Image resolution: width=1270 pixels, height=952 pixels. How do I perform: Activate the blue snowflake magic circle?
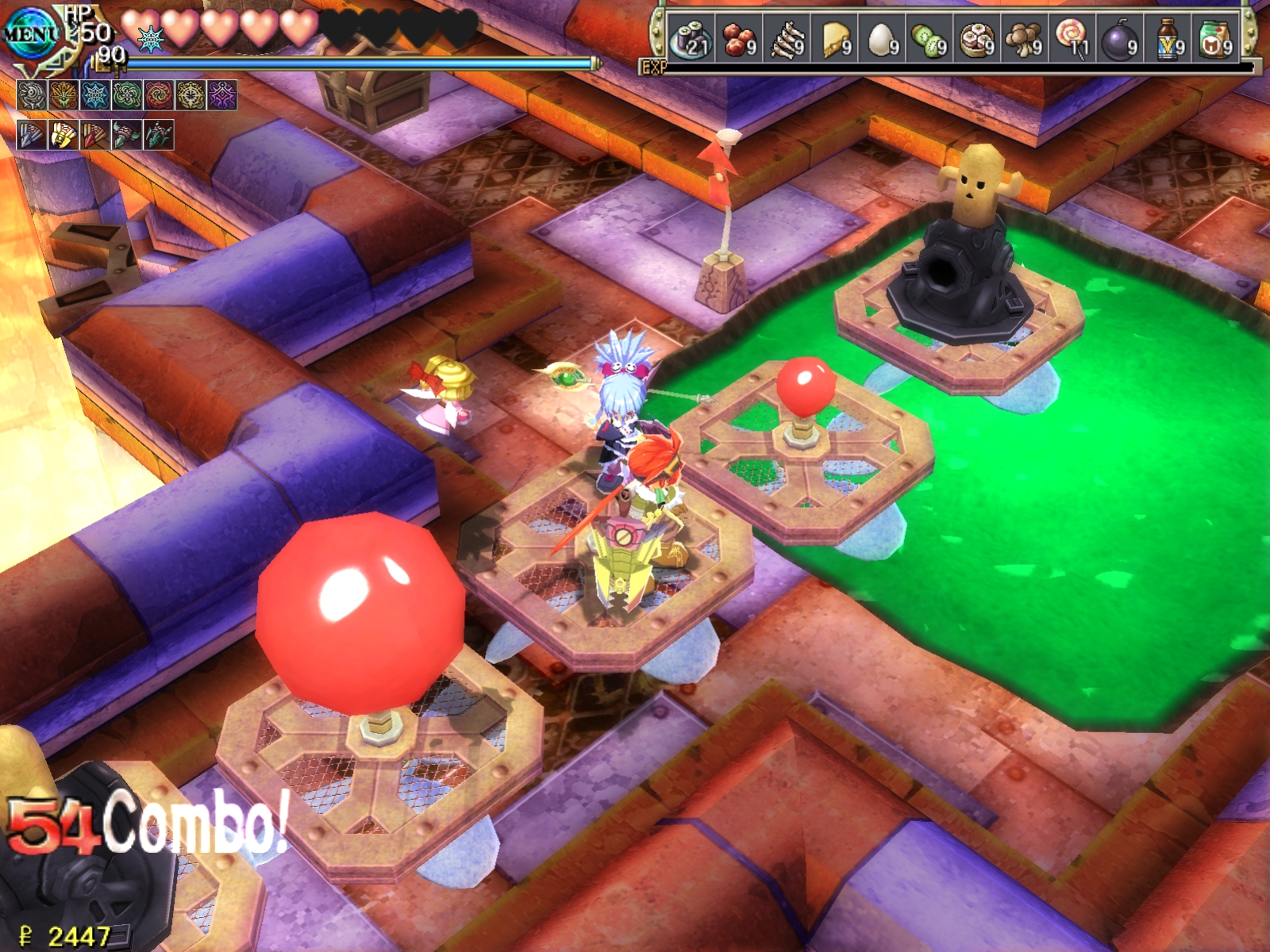[x=95, y=95]
